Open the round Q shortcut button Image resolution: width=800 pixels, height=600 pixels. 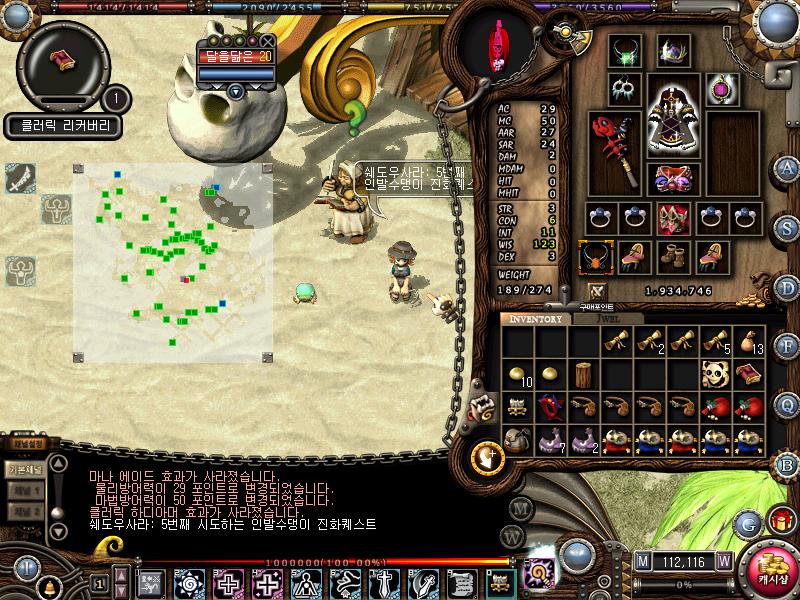(x=787, y=404)
